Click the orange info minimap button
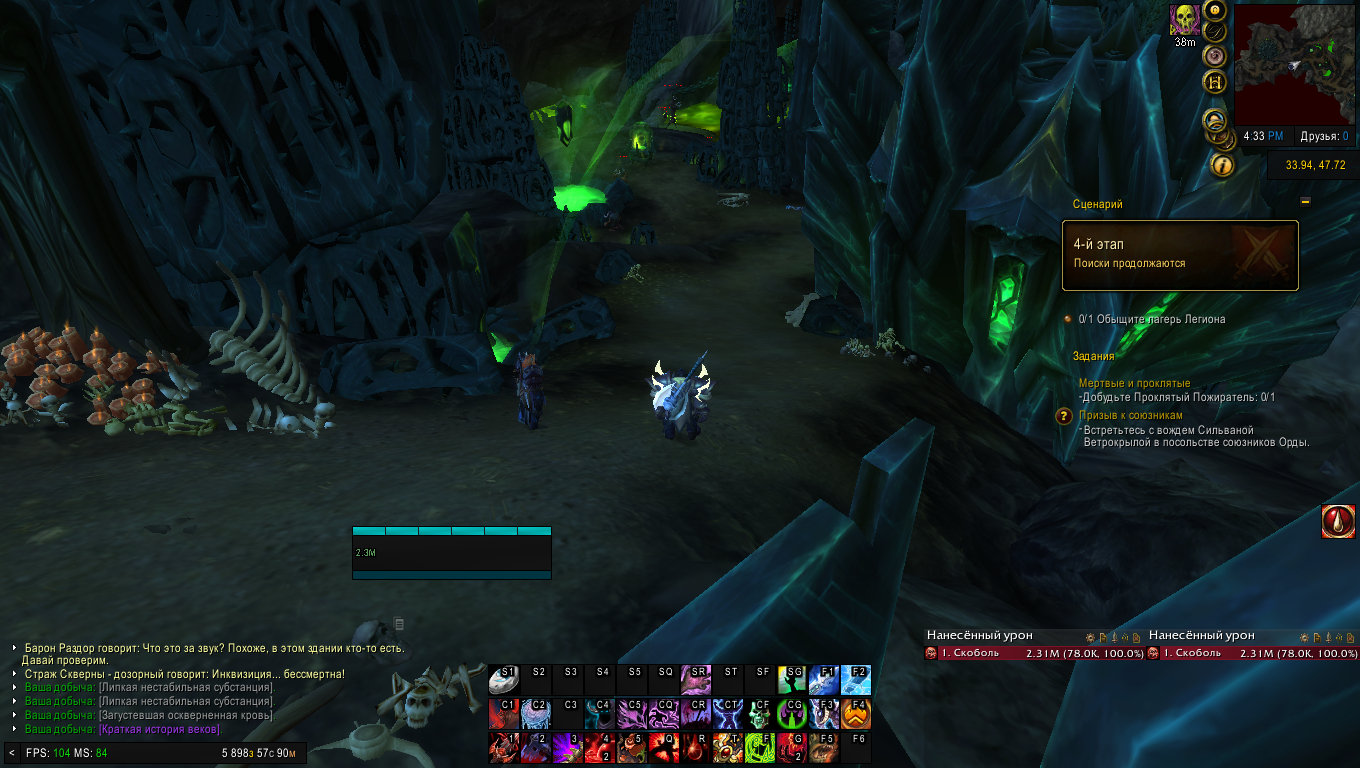Viewport: 1360px width, 768px height. tap(1221, 164)
